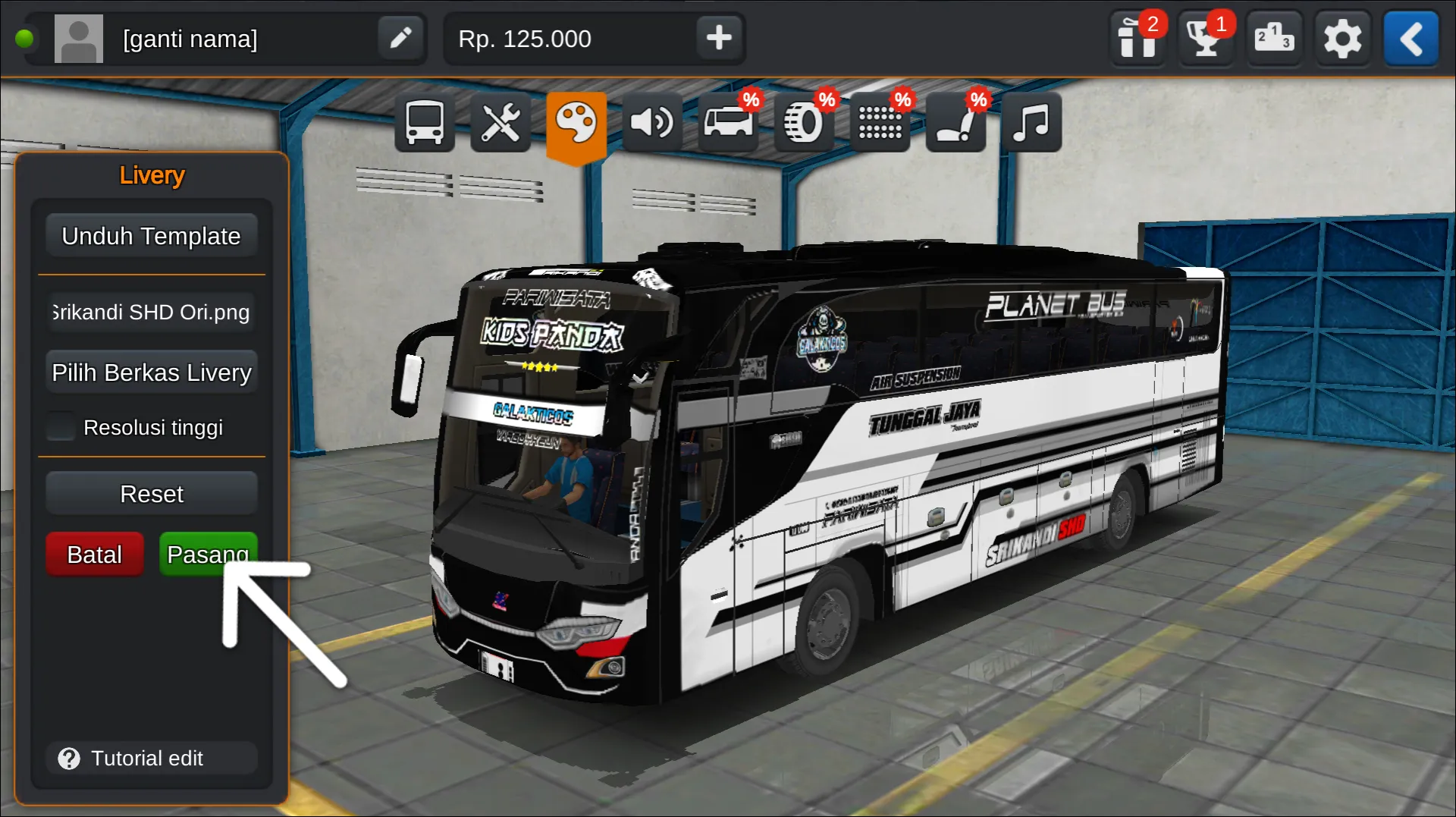Screen dimensions: 1456x817
Task: Reset the livery
Action: [151, 494]
